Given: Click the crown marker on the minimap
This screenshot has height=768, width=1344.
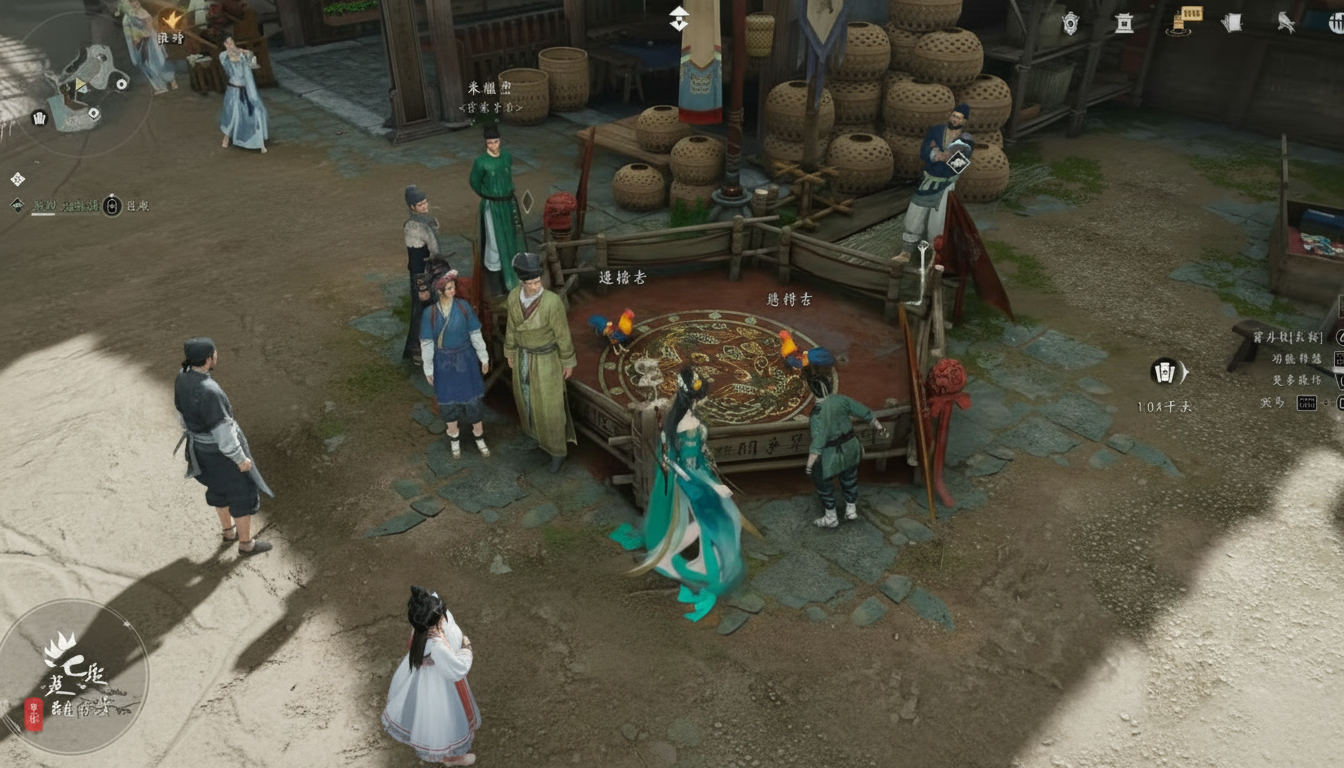Looking at the screenshot, I should [x=40, y=118].
